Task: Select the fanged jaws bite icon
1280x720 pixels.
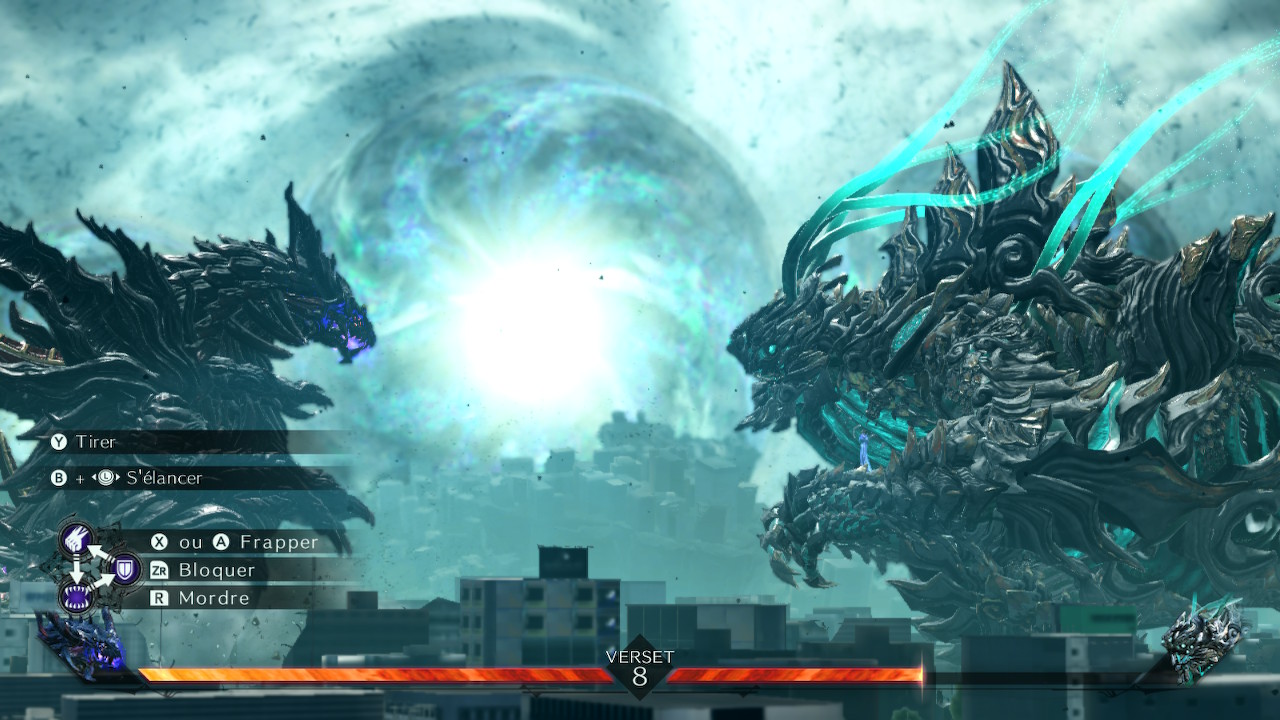Action: click(x=77, y=598)
